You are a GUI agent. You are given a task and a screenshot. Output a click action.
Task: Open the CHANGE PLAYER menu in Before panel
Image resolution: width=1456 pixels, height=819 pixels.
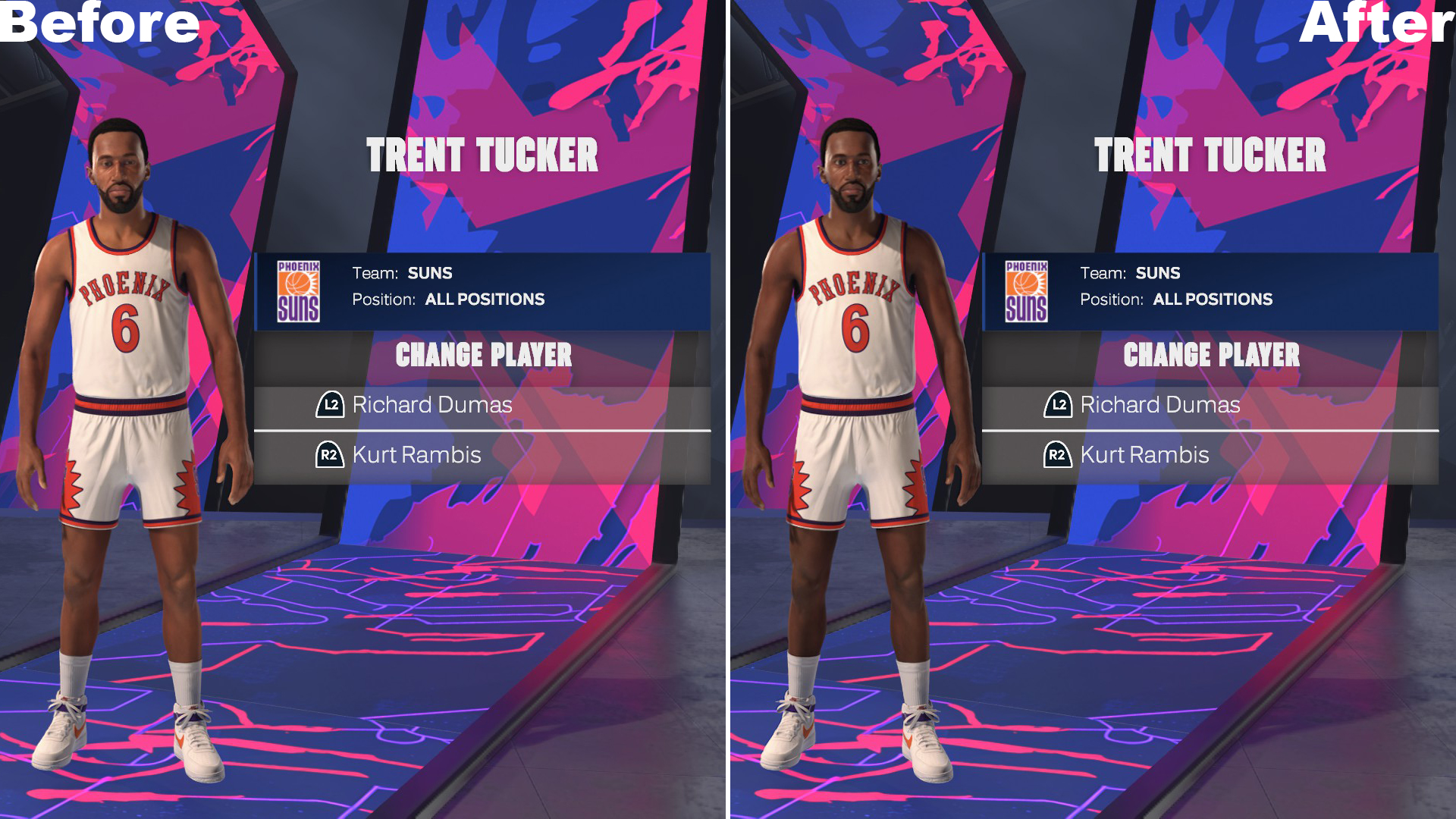pos(485,354)
